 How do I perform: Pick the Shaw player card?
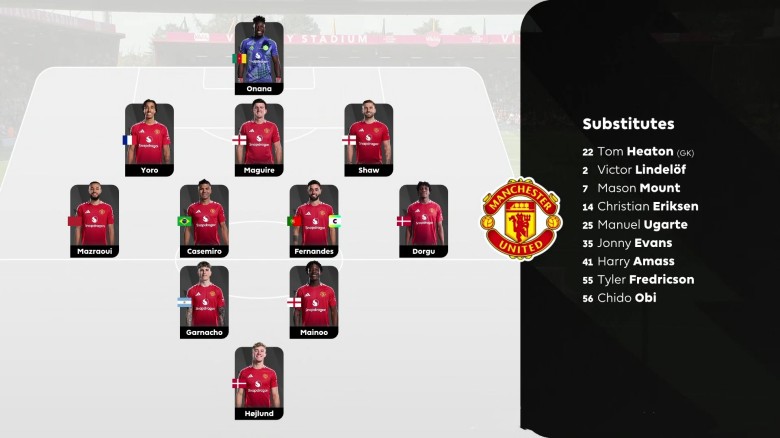pos(368,140)
